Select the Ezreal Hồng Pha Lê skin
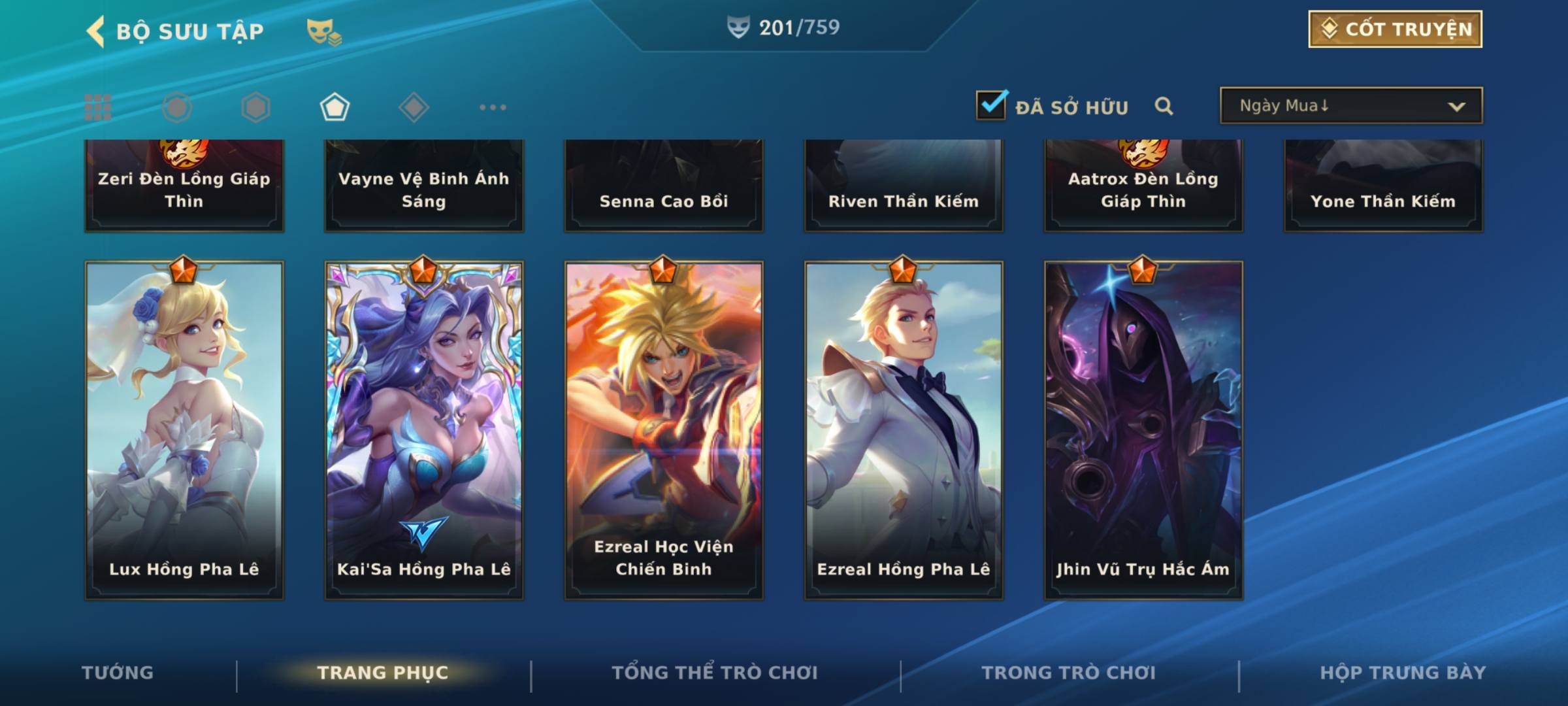The image size is (1568, 706). click(904, 430)
